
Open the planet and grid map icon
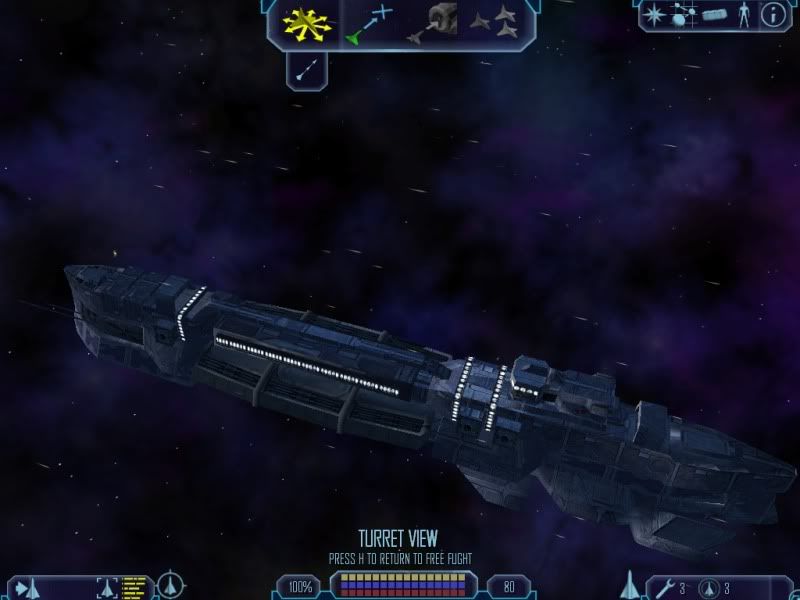[x=683, y=15]
